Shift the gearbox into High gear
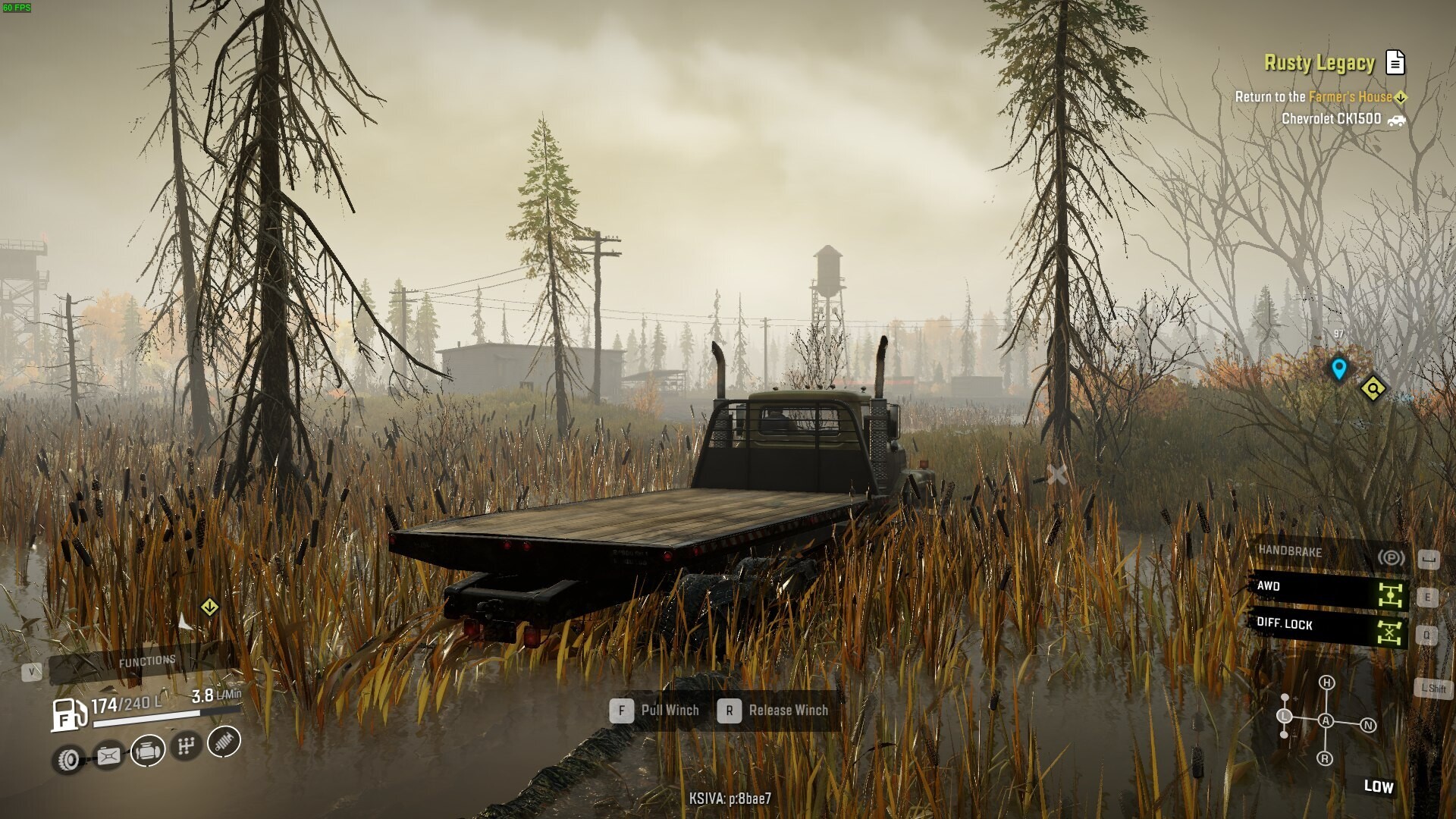Image resolution: width=1456 pixels, height=819 pixels. coord(1326,682)
